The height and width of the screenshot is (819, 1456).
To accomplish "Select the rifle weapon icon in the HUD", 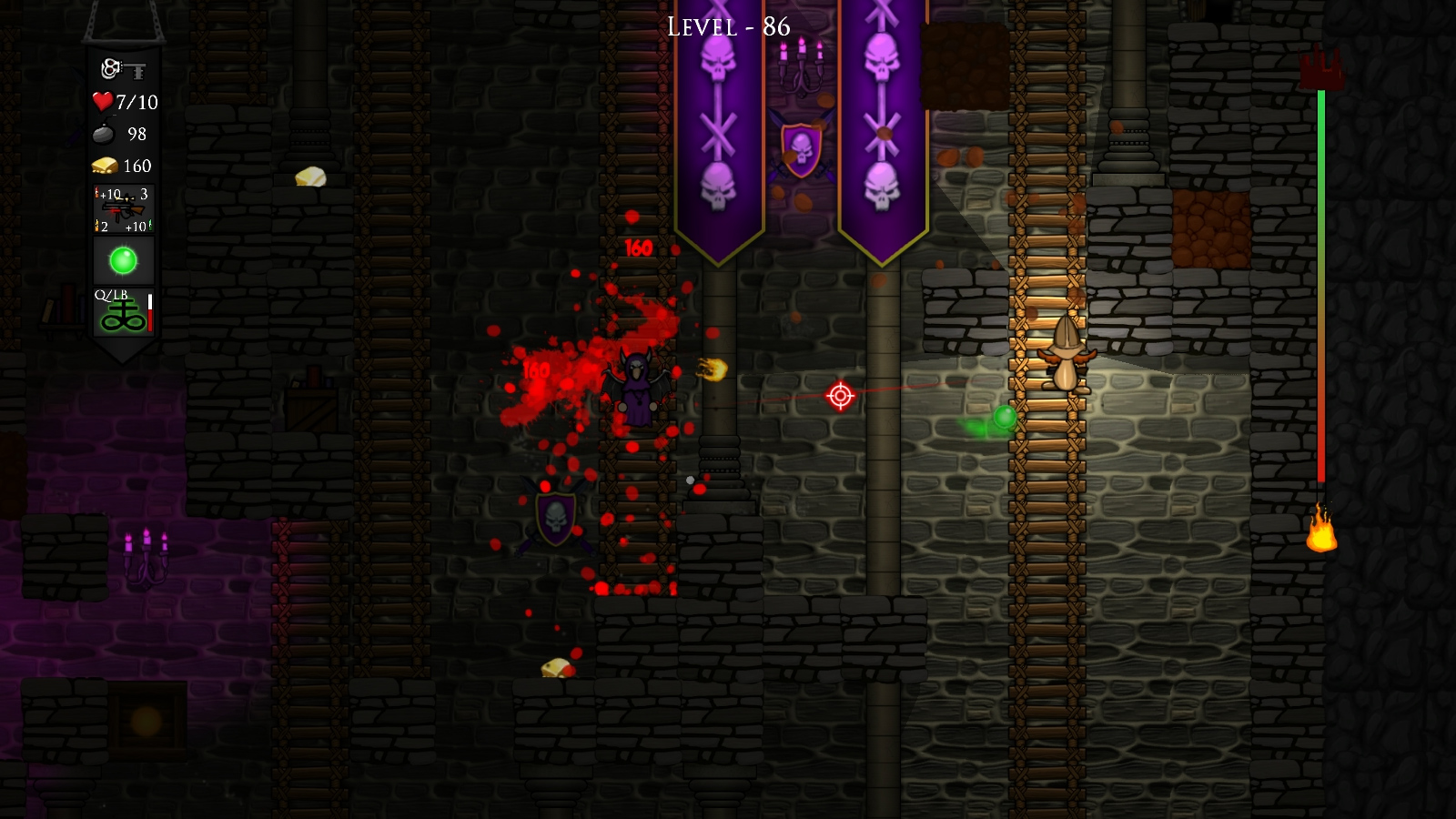I will pos(123,207).
